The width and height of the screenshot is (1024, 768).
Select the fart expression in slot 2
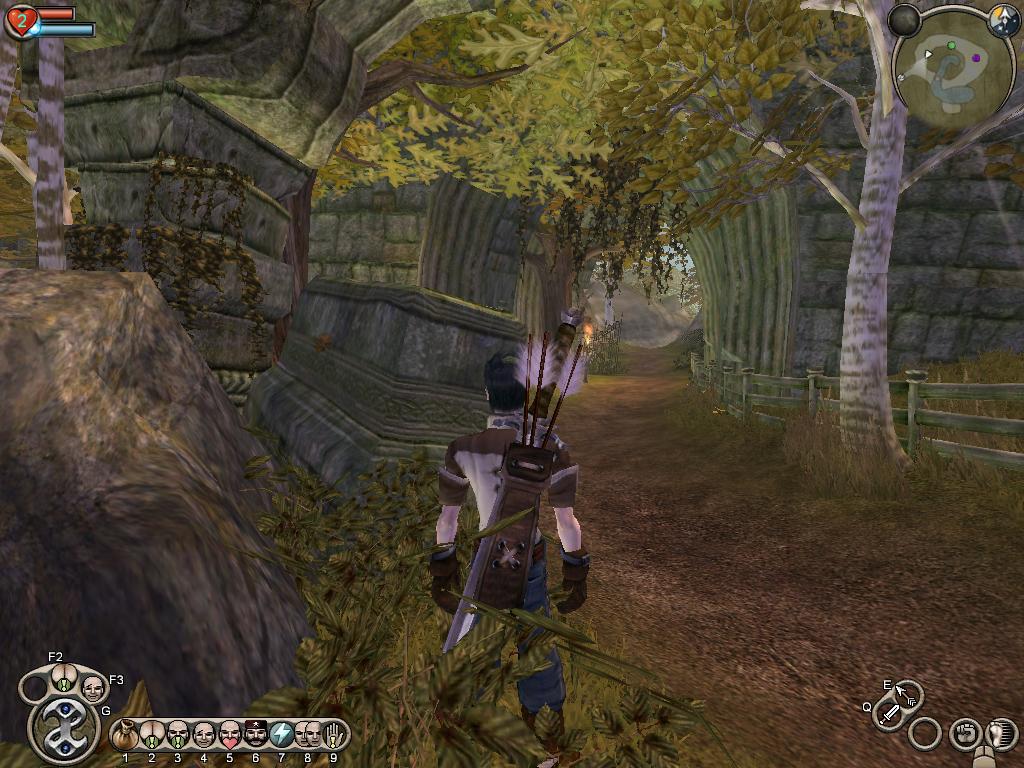tap(152, 735)
